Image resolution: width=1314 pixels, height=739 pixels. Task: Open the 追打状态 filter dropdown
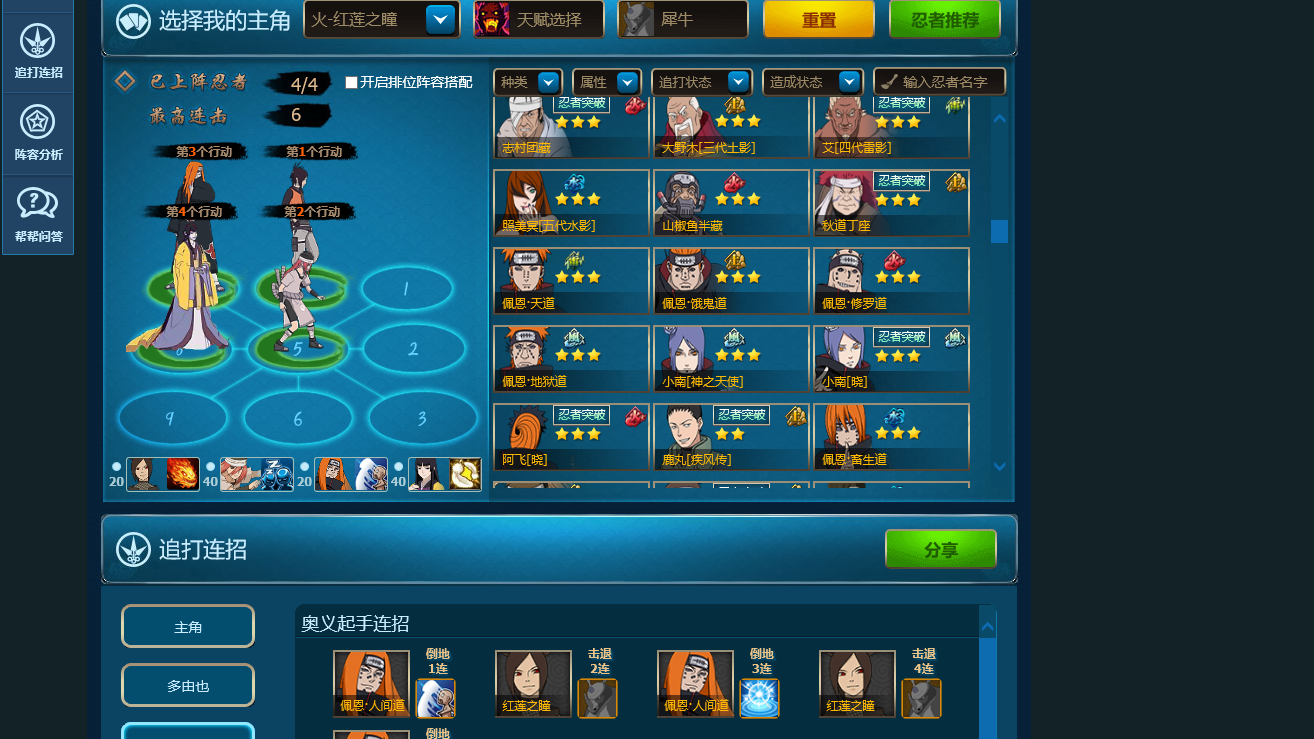pyautogui.click(x=701, y=82)
